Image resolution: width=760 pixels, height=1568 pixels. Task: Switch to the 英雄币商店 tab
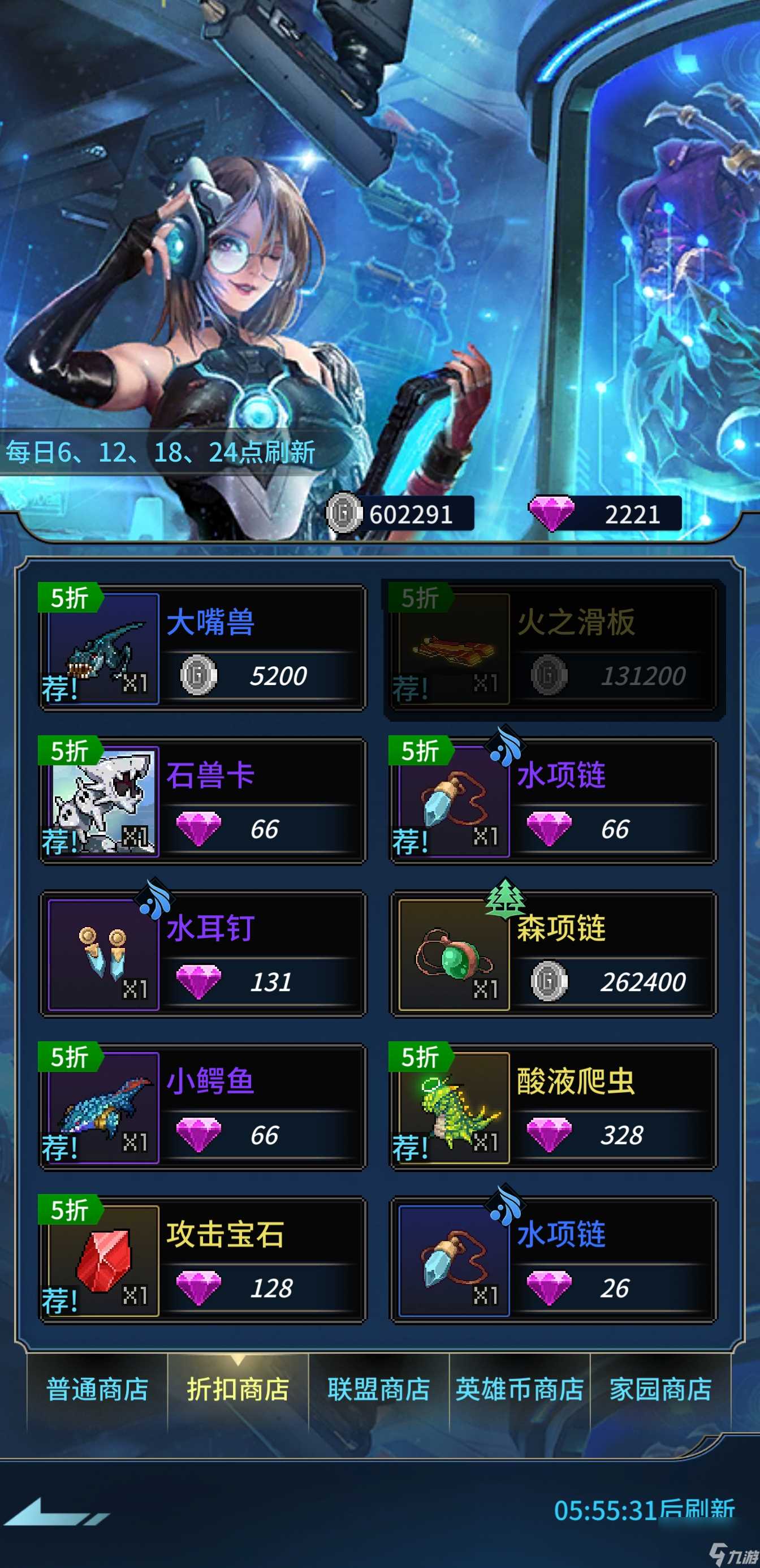coord(520,1391)
